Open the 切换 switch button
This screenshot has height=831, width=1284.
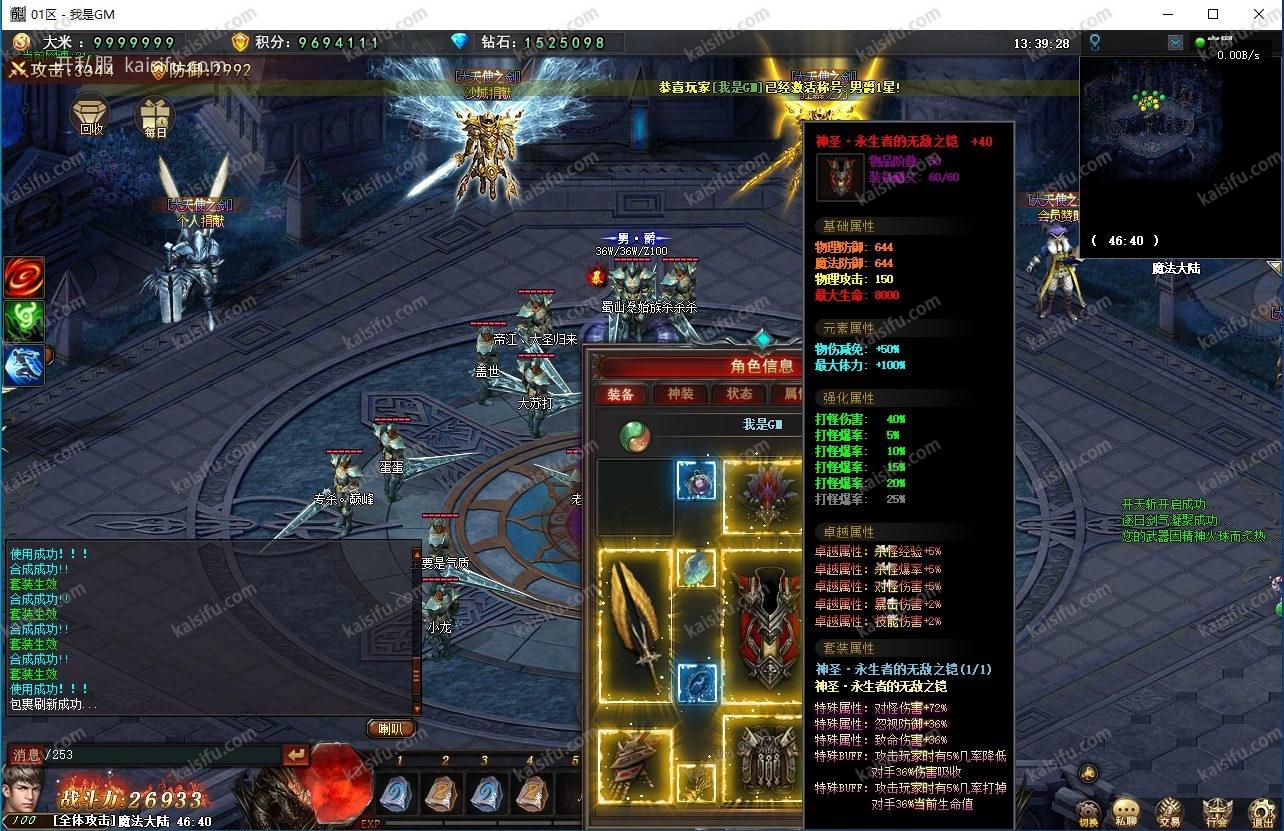[1088, 811]
